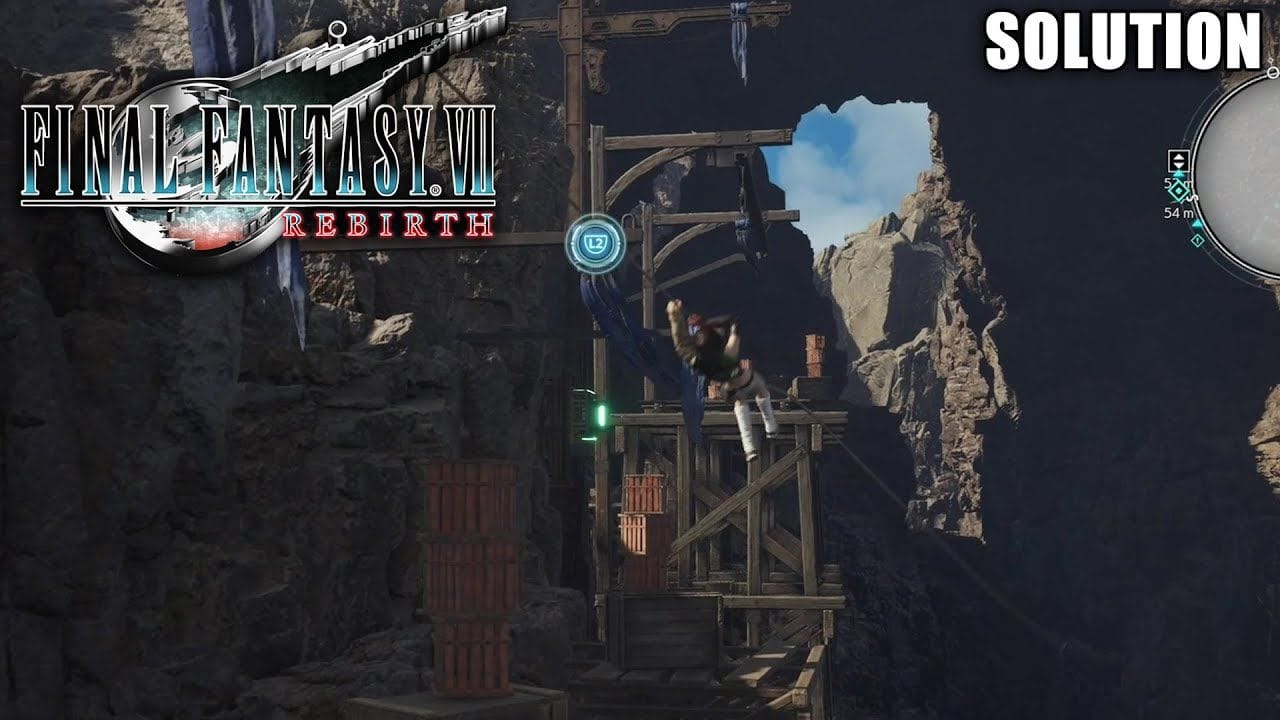Viewport: 1280px width, 720px height.
Task: Toggle the 54 m distance marker
Action: tap(1180, 212)
